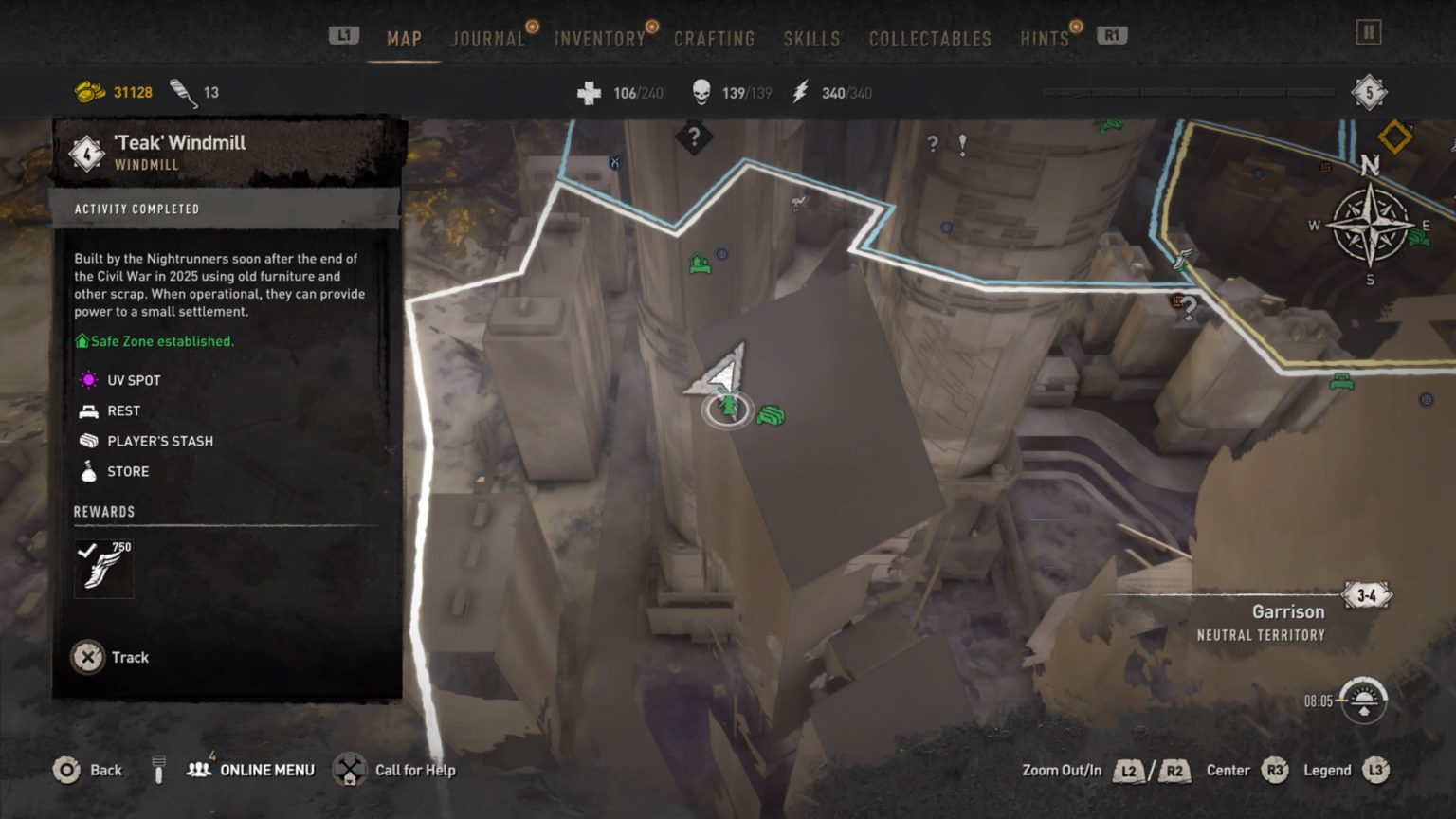Click the 08:05 time-of-day dial
Screen dimensions: 1456x819
[1365, 699]
